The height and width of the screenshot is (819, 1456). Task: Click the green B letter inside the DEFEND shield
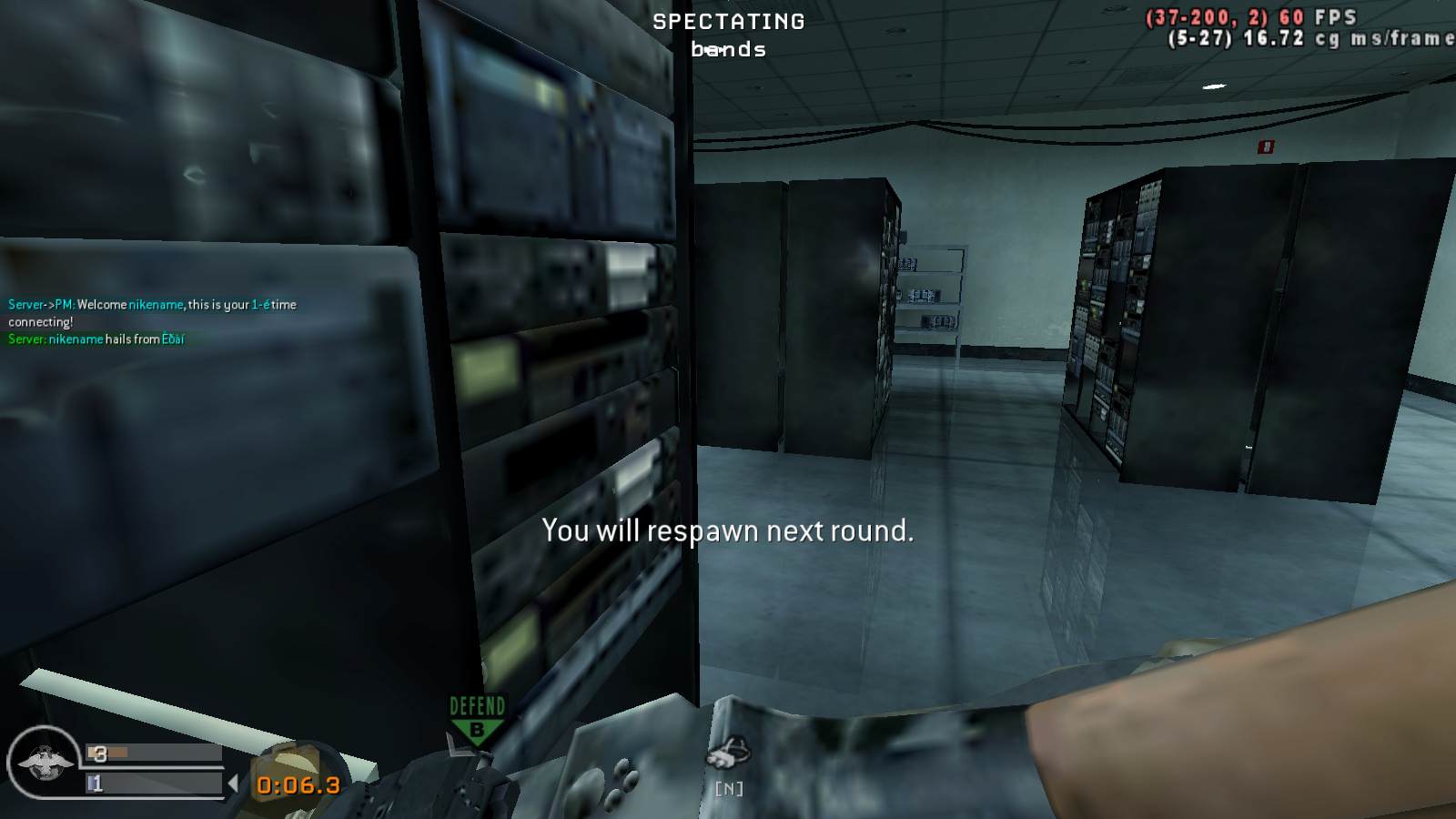pos(477,728)
